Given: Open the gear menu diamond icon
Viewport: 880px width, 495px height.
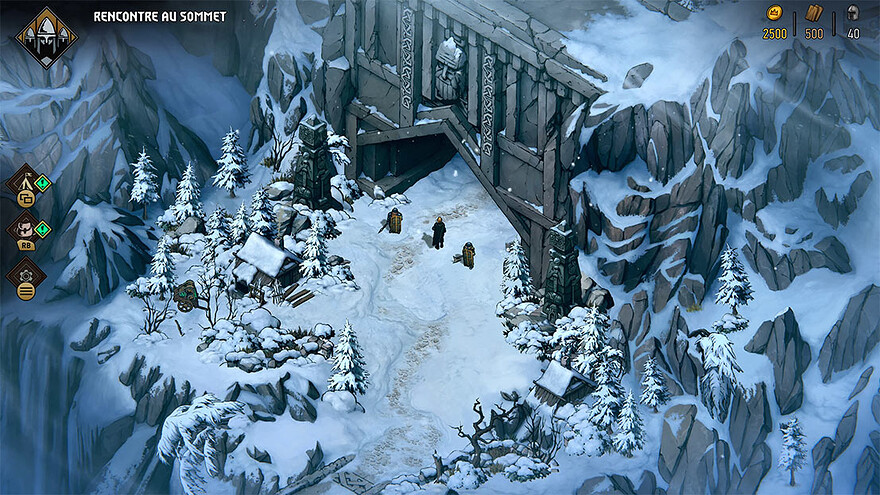Looking at the screenshot, I should click(25, 274).
